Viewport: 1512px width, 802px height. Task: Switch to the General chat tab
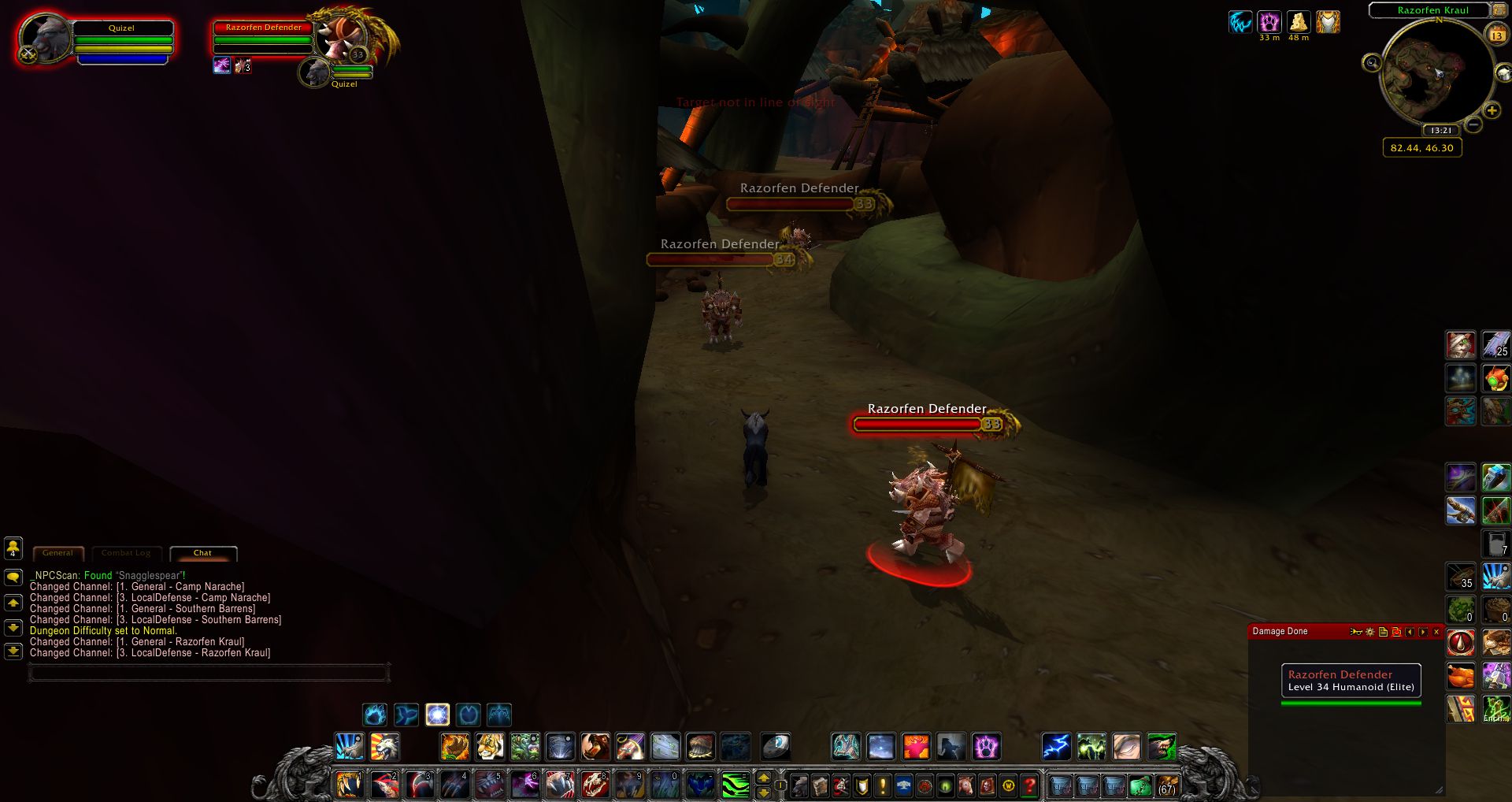[x=57, y=553]
